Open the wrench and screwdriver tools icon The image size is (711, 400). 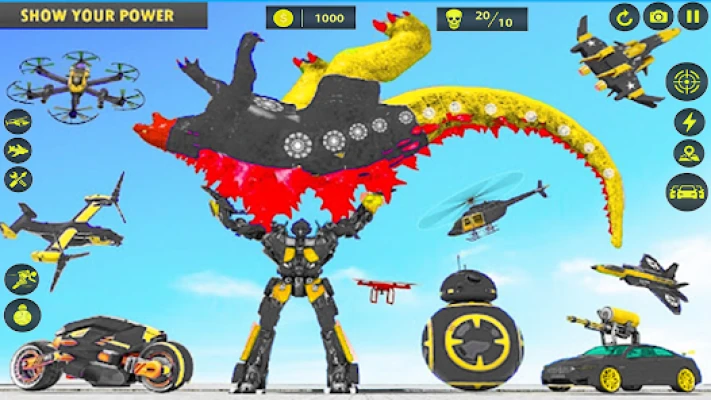click(18, 179)
